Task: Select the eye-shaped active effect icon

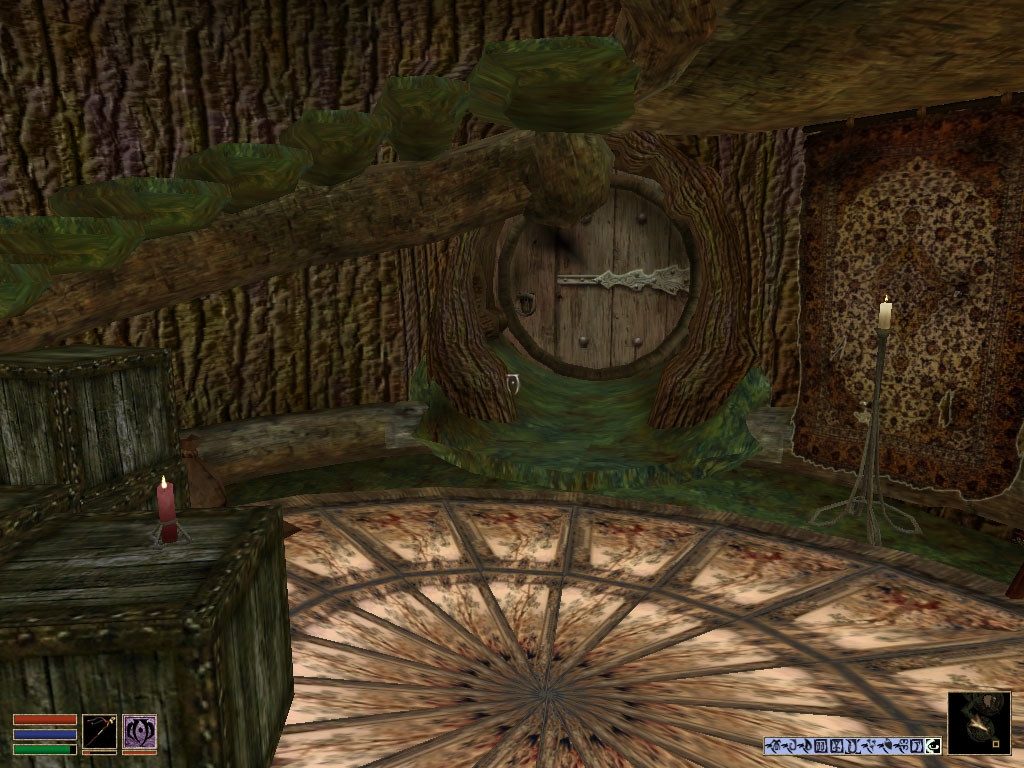Action: [933, 745]
